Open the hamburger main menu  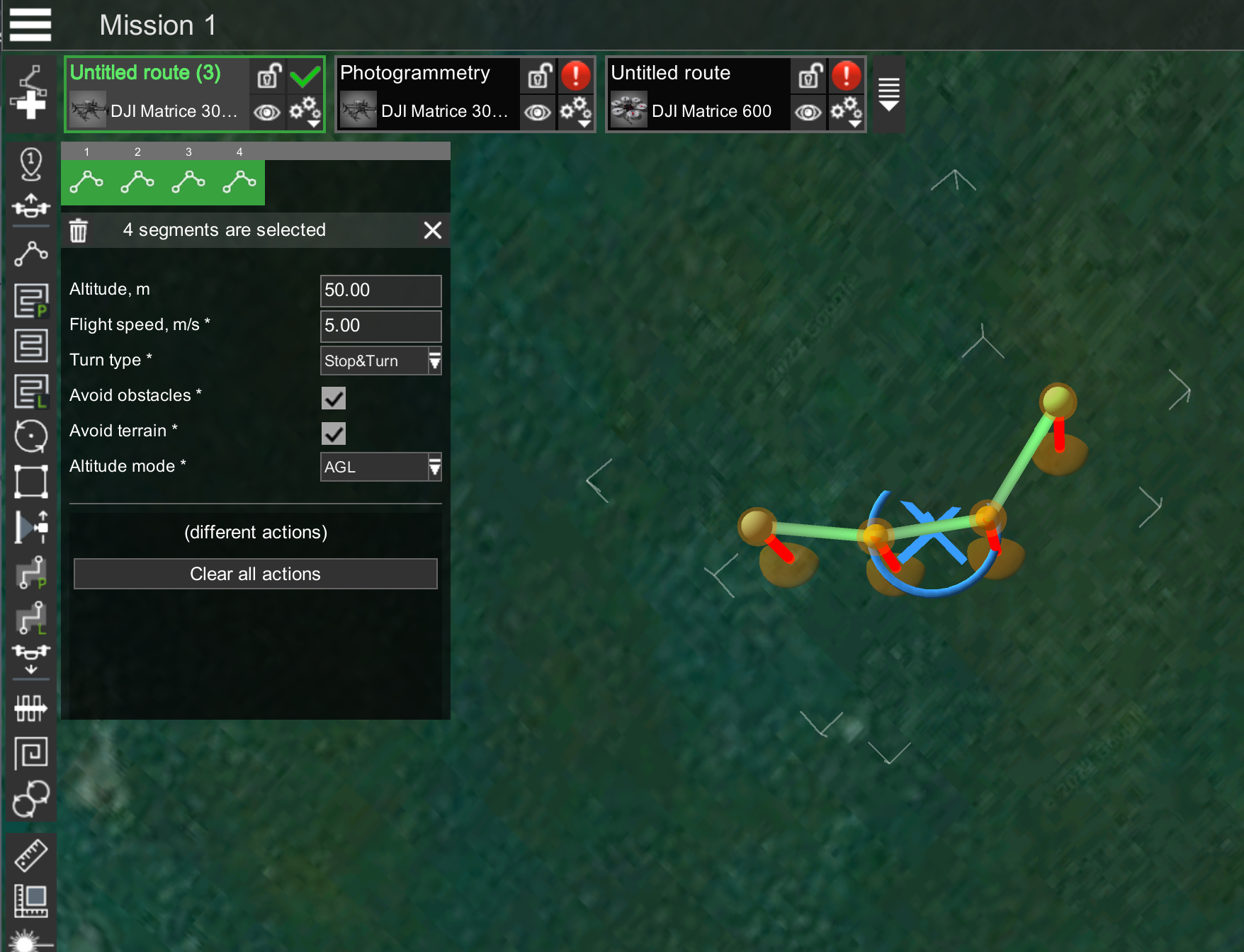(30, 25)
